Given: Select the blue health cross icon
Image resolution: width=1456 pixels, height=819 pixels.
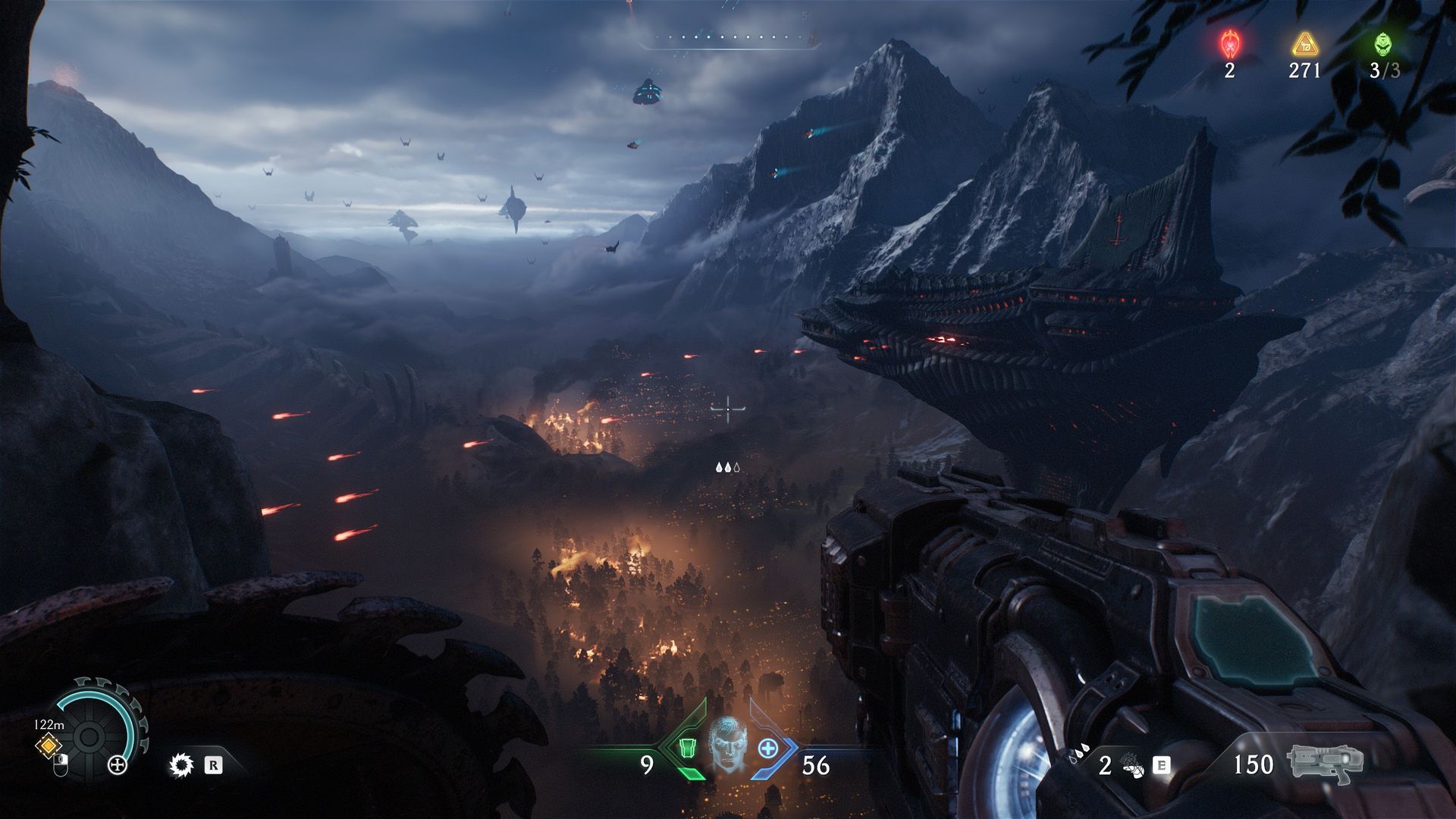Looking at the screenshot, I should tap(768, 748).
